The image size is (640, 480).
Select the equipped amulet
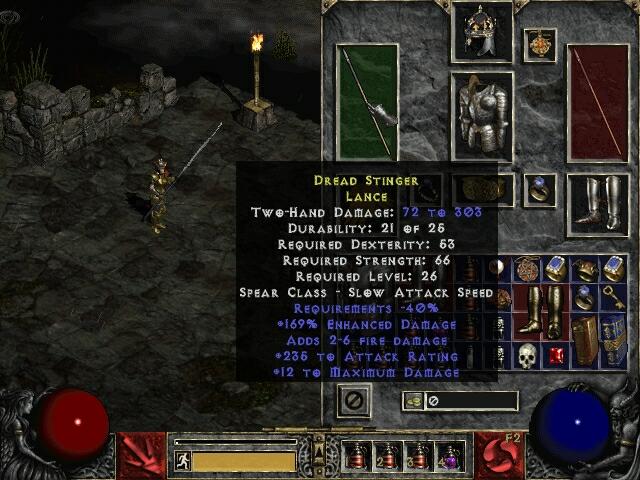(x=540, y=45)
